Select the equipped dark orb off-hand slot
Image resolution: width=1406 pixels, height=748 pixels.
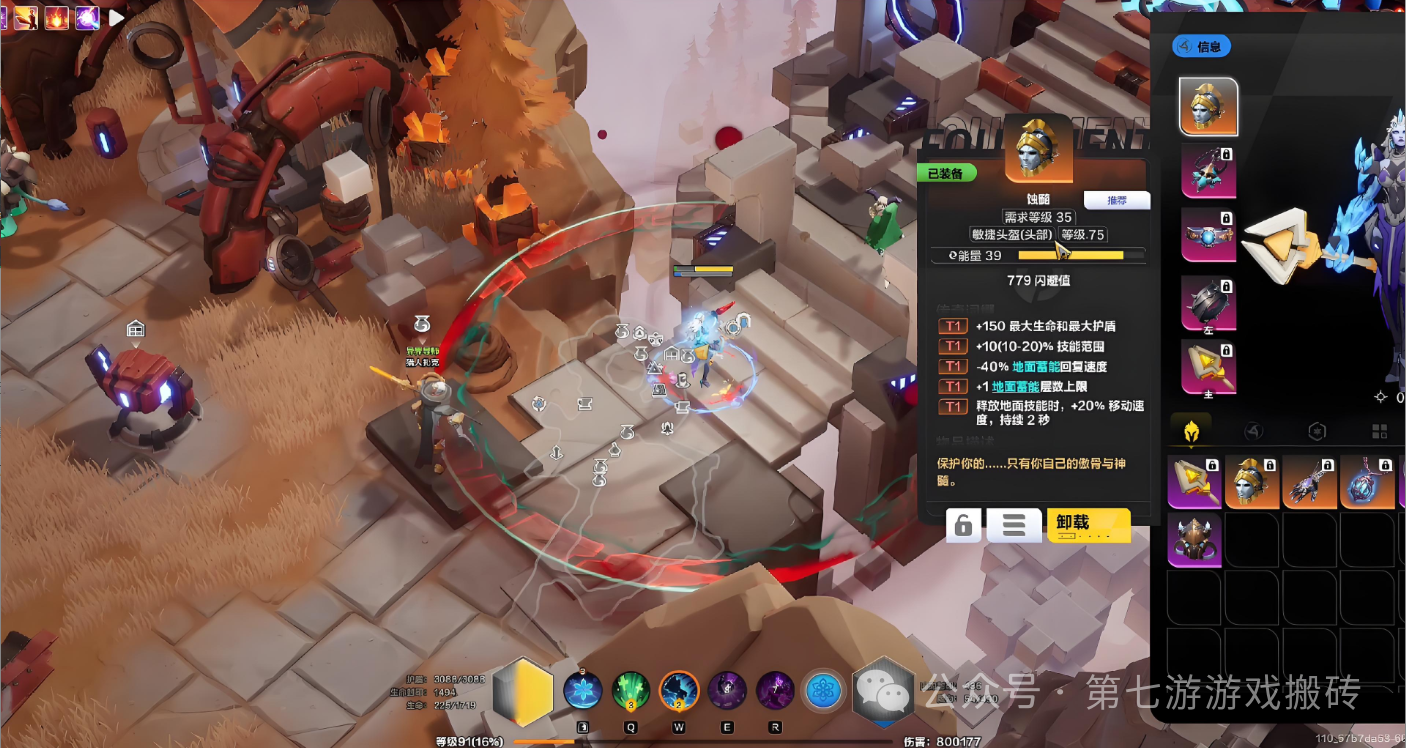[x=1208, y=302]
